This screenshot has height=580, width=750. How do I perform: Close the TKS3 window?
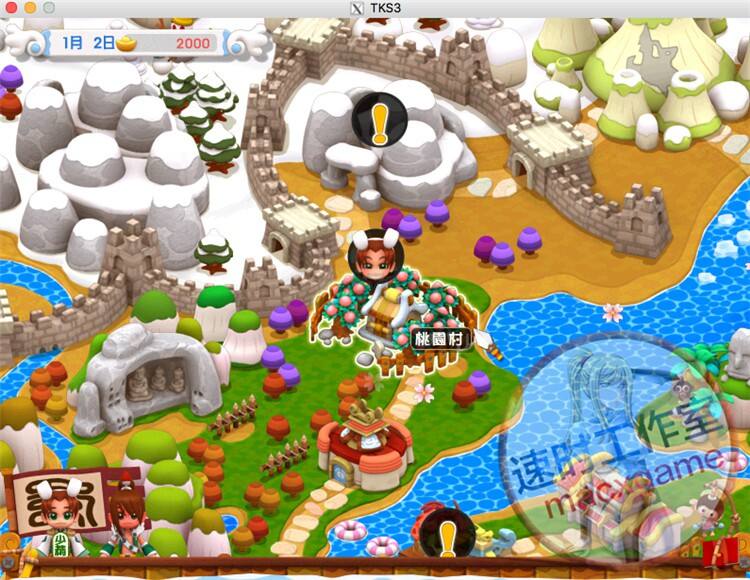[x=12, y=7]
